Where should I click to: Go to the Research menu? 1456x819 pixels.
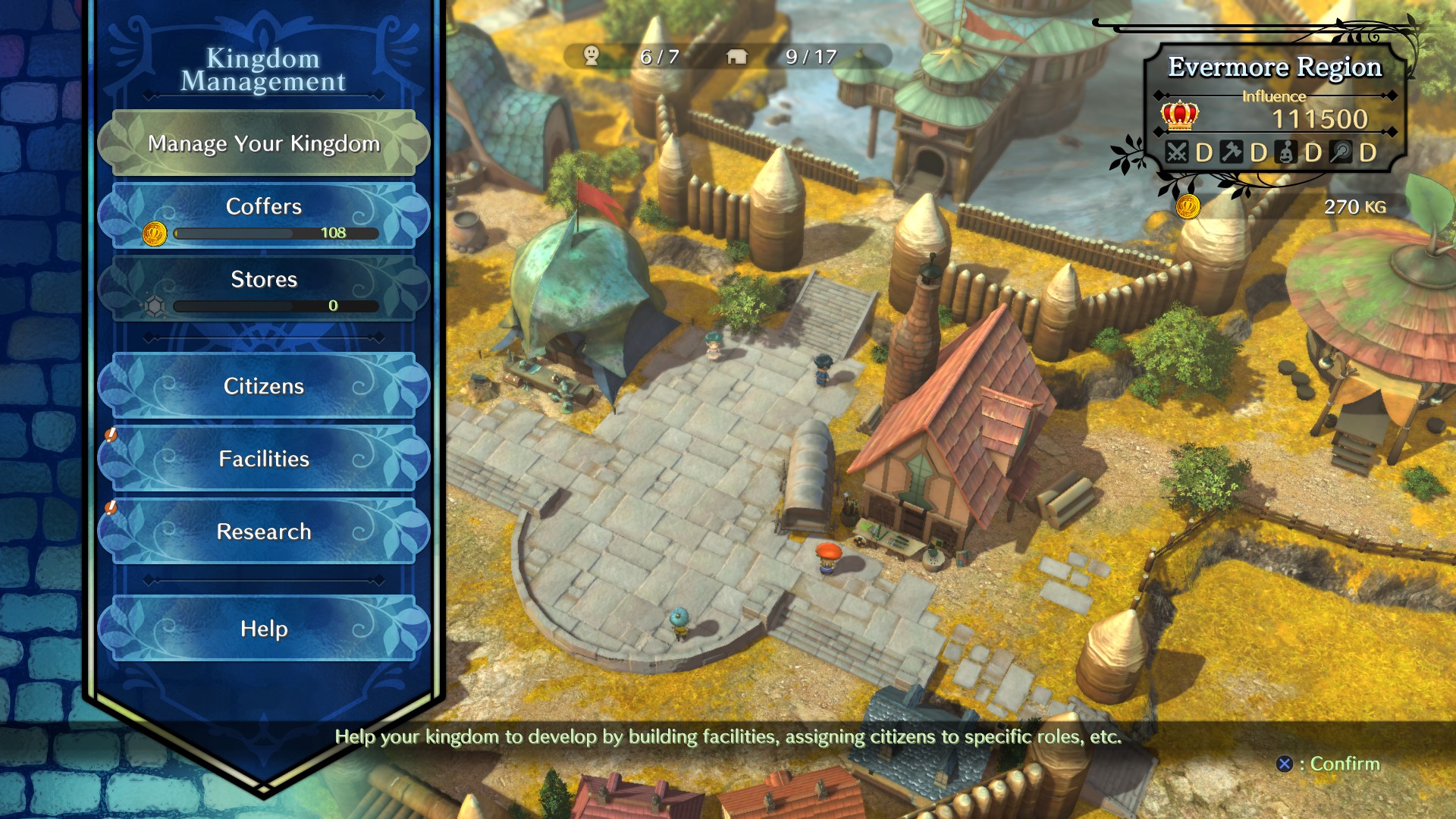tap(264, 532)
